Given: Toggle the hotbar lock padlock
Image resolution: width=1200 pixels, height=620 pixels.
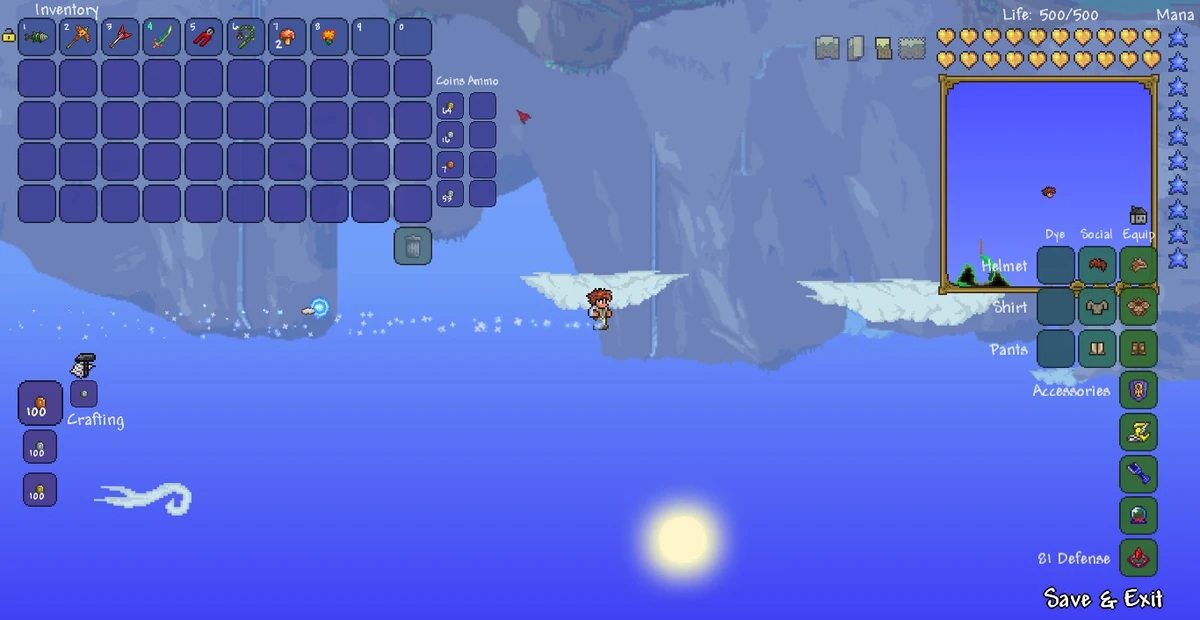Looking at the screenshot, I should tap(8, 36).
